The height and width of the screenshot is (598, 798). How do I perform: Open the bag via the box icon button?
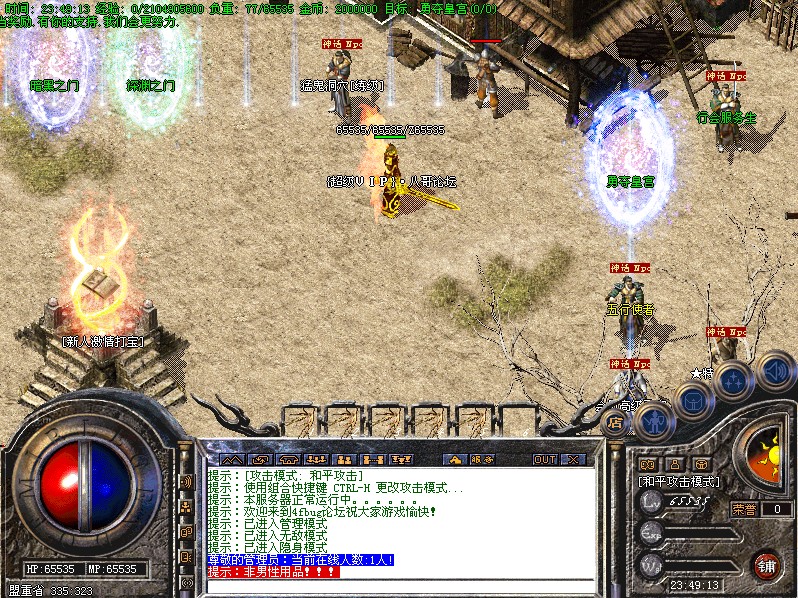pos(692,402)
